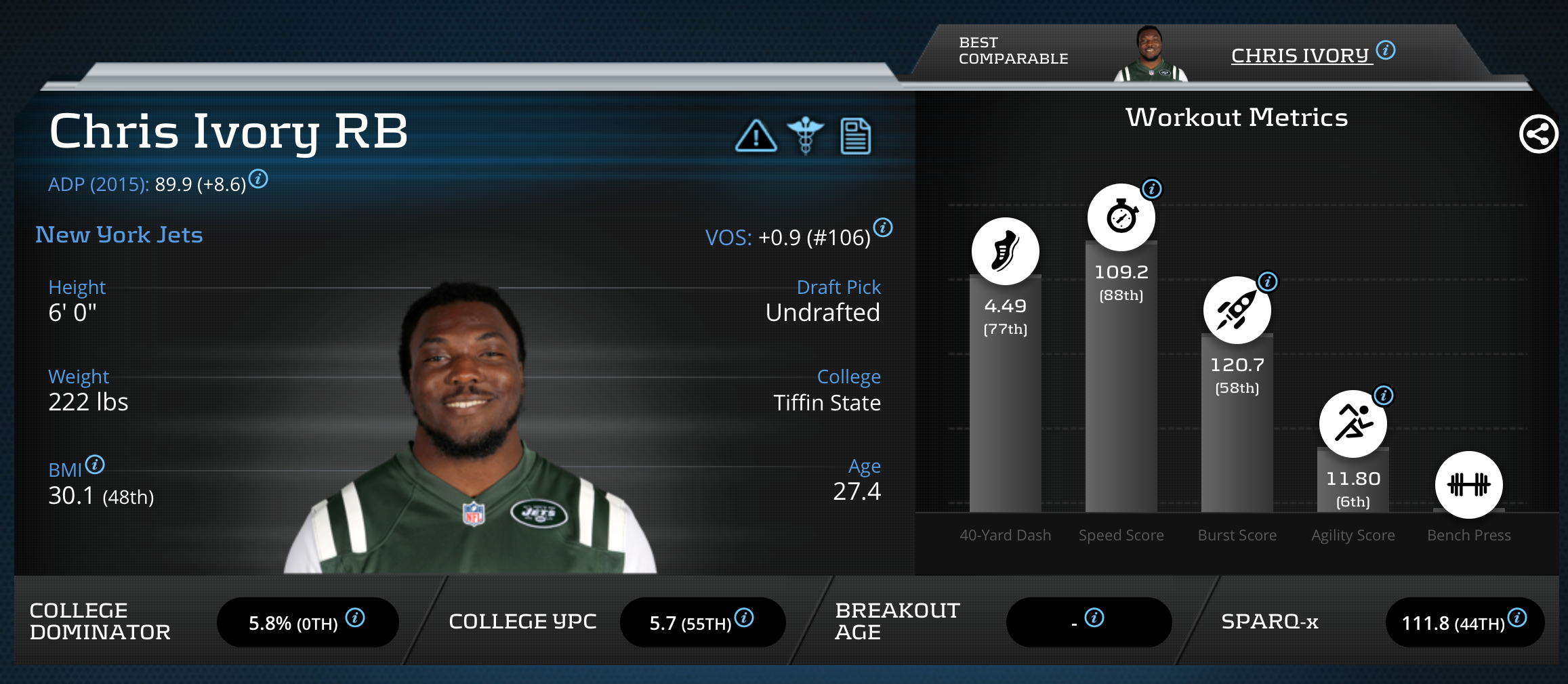Image resolution: width=1568 pixels, height=684 pixels.
Task: Show info for College Dominator
Action: click(355, 618)
